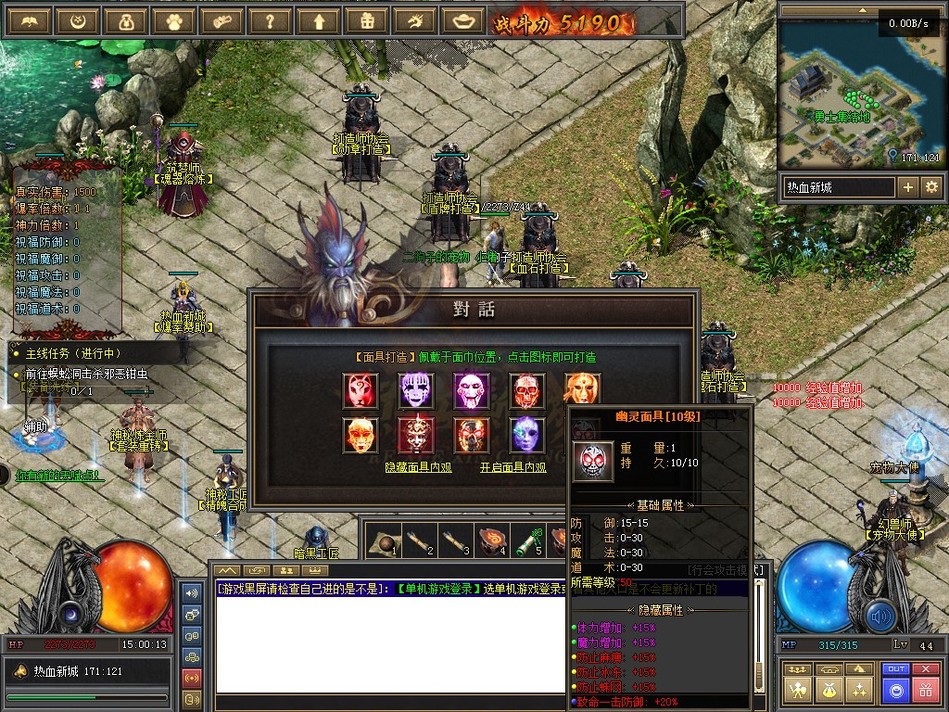Choose the pink jigsaw puppet mask
The height and width of the screenshot is (712, 949).
[470, 391]
